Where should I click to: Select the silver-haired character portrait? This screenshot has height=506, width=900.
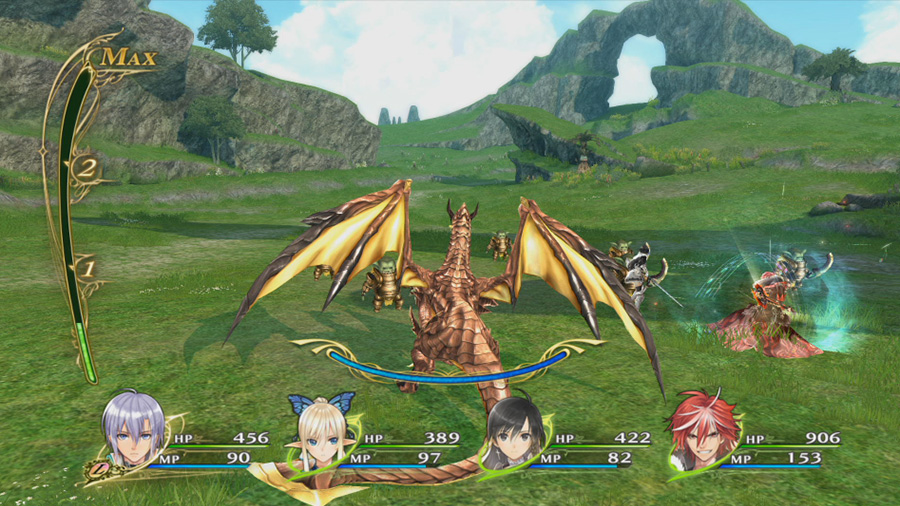point(133,432)
